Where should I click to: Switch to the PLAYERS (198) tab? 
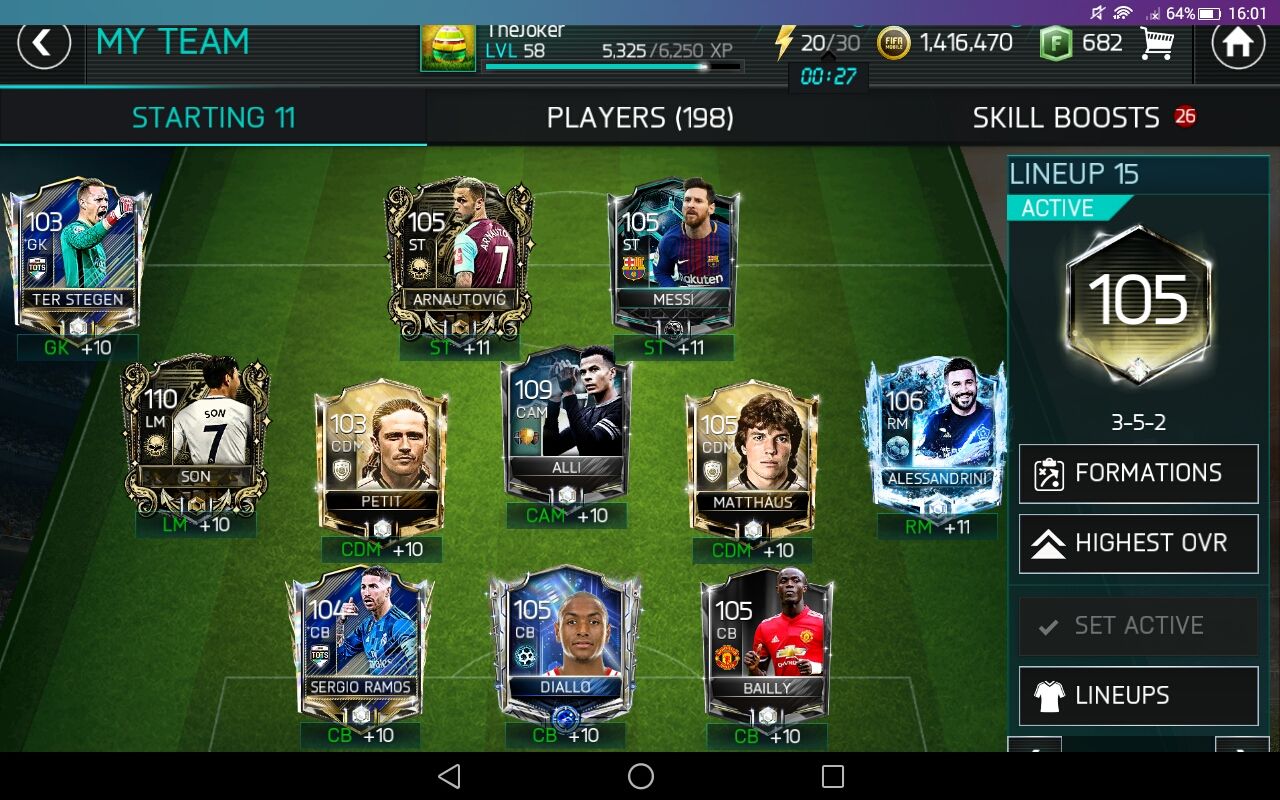point(640,117)
